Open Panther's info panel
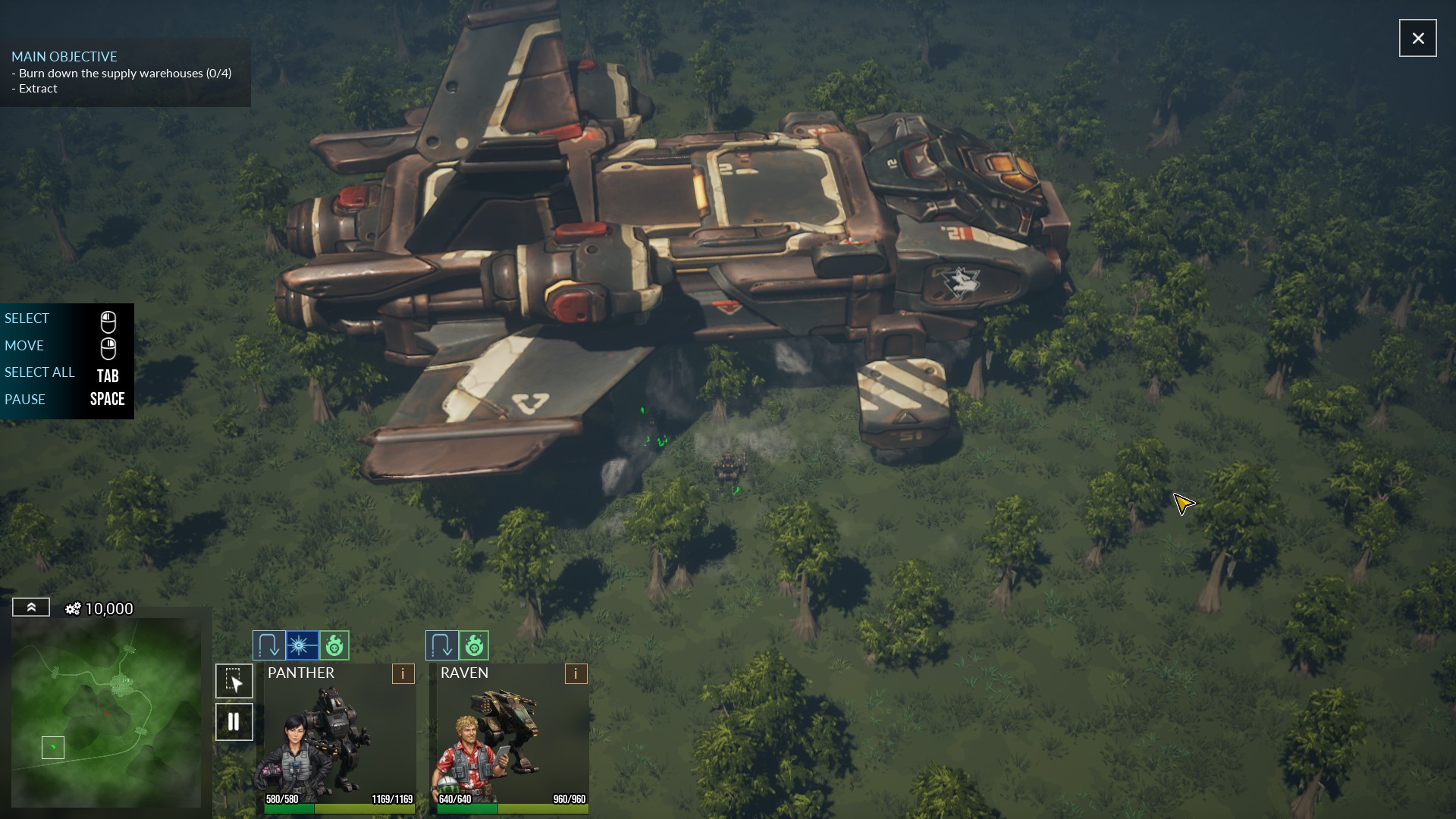 [403, 673]
